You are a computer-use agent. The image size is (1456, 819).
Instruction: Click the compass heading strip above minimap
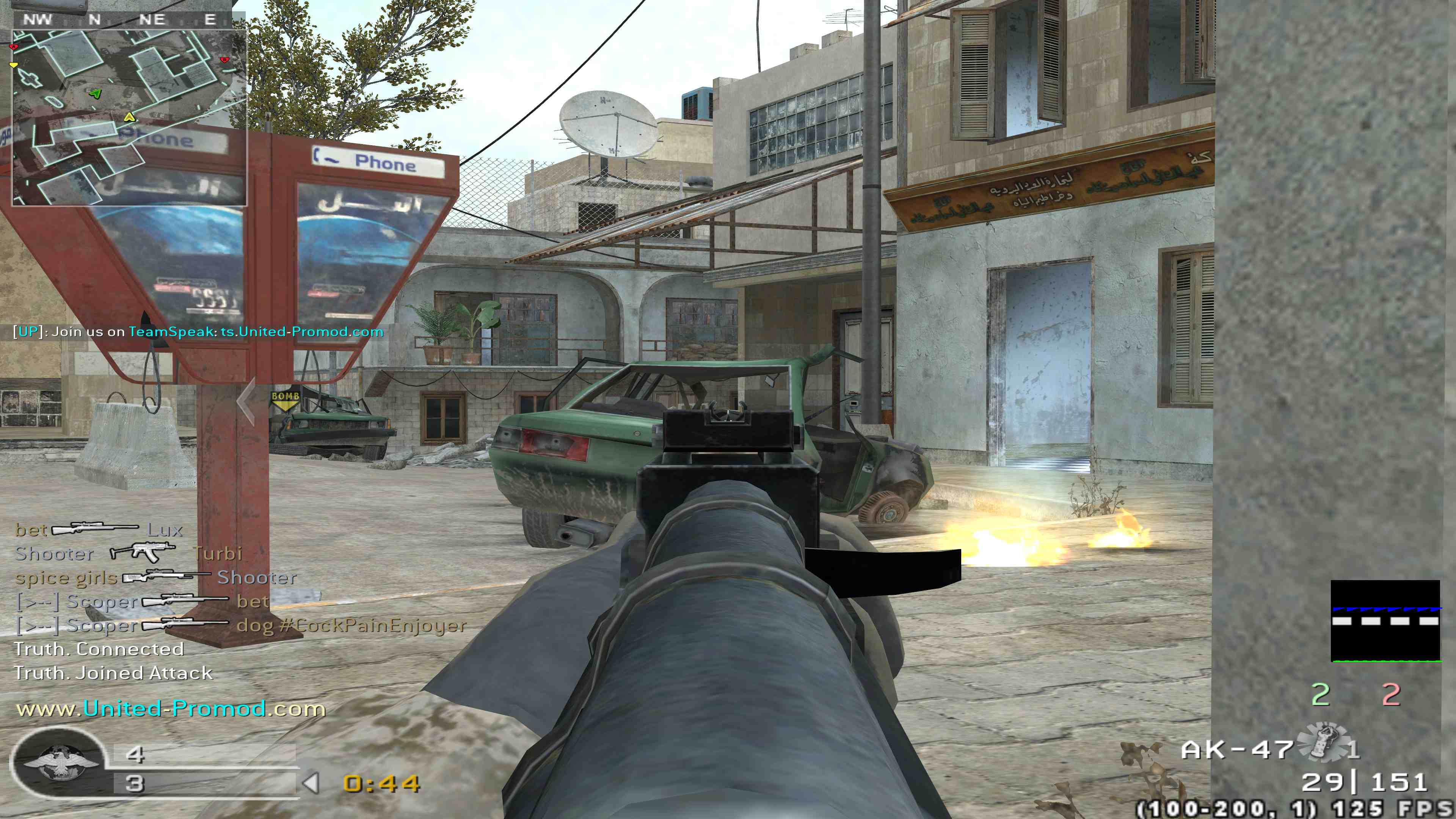pos(121,20)
